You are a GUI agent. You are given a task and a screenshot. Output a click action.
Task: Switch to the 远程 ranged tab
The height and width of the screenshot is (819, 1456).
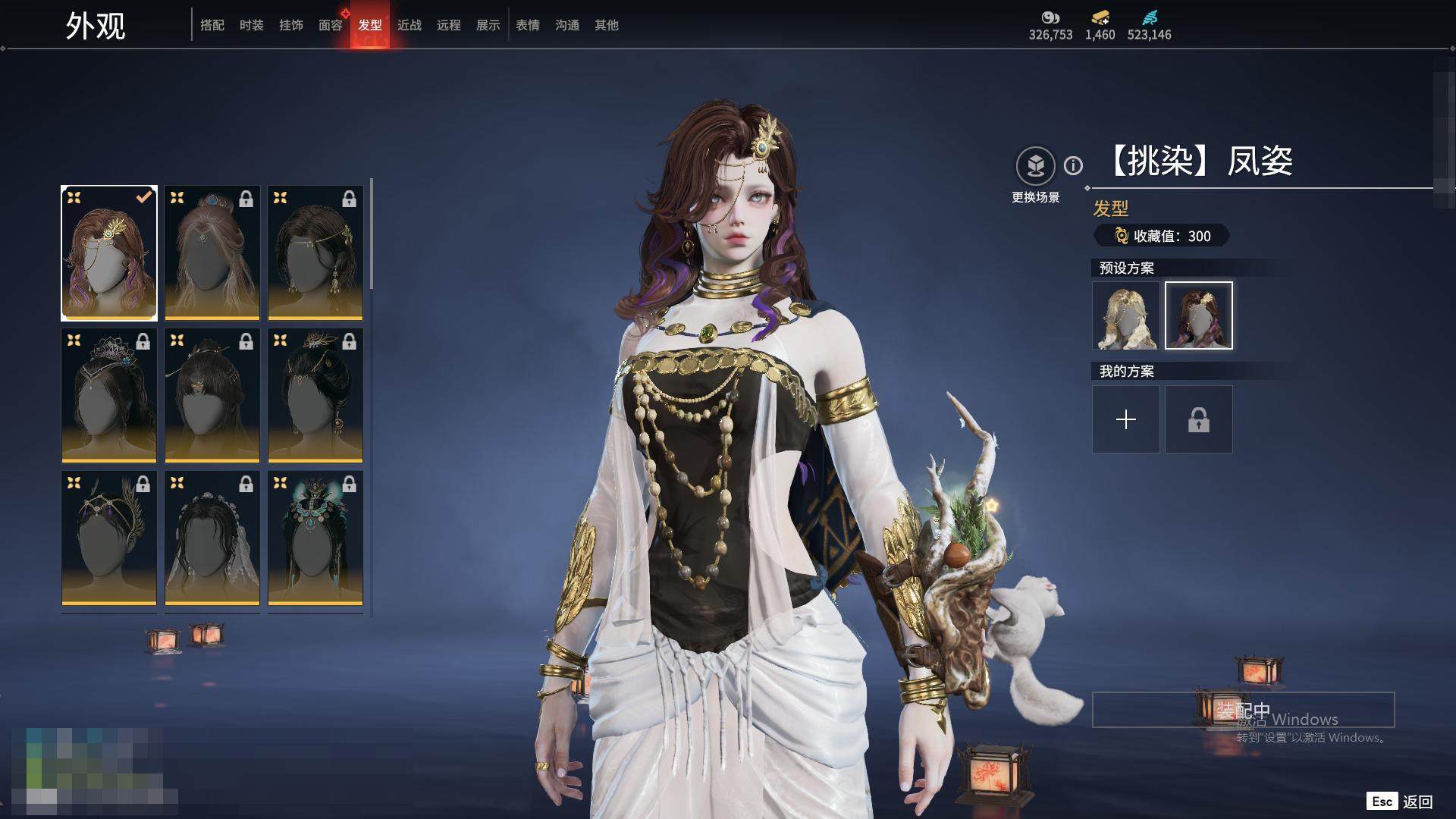pyautogui.click(x=449, y=25)
